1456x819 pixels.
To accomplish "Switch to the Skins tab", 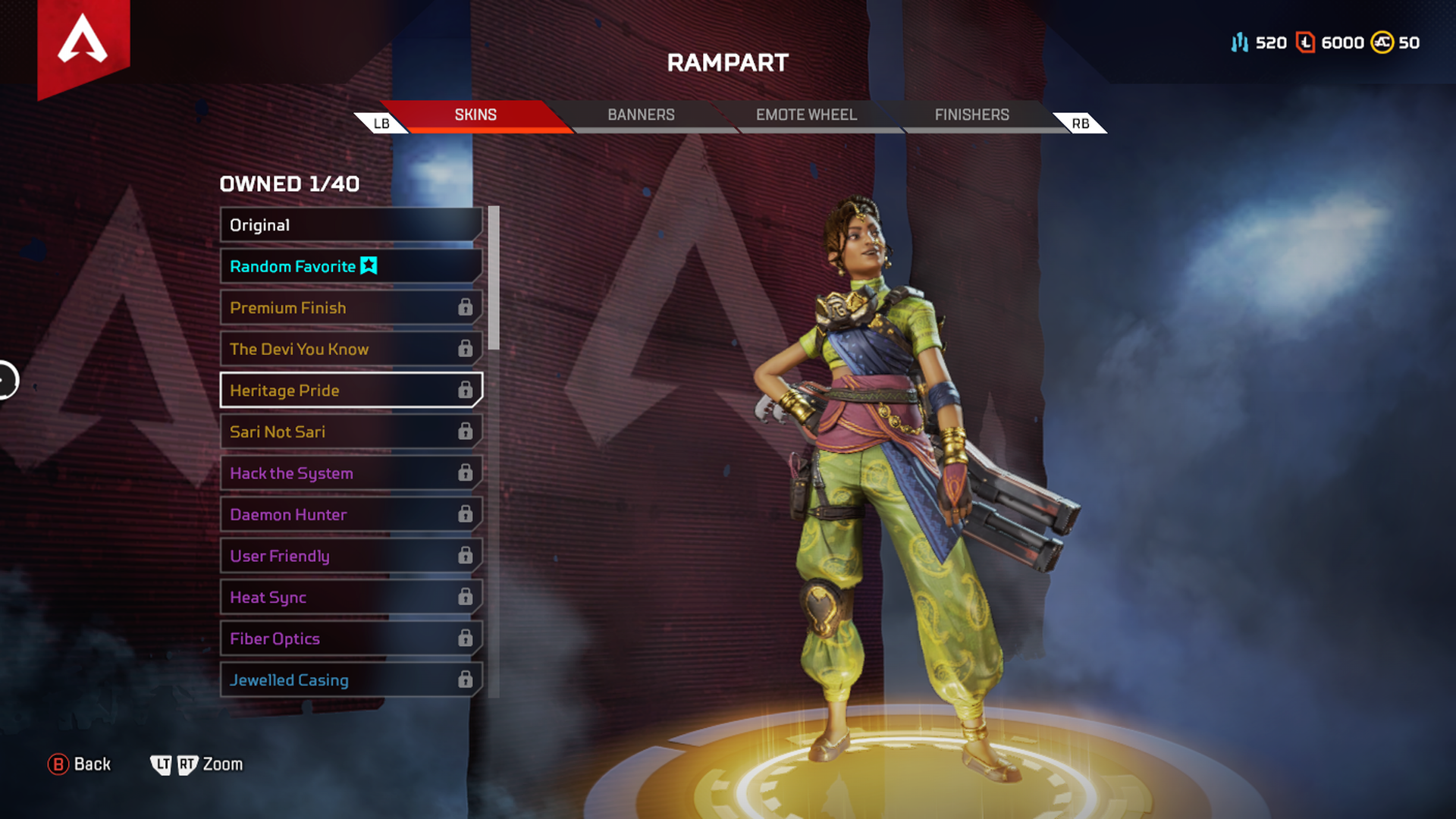I will tap(475, 115).
